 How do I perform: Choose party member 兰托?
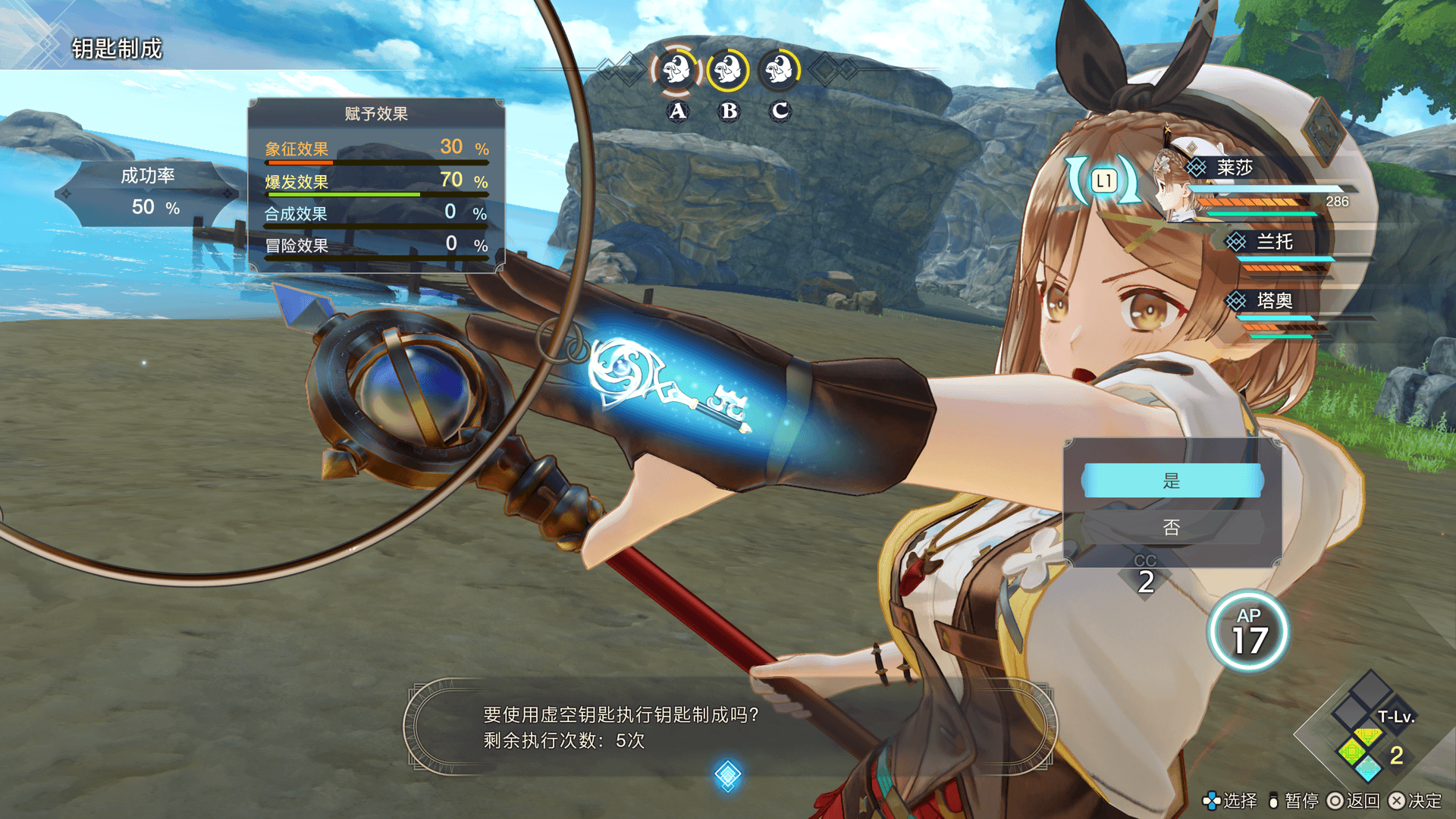pyautogui.click(x=1274, y=242)
